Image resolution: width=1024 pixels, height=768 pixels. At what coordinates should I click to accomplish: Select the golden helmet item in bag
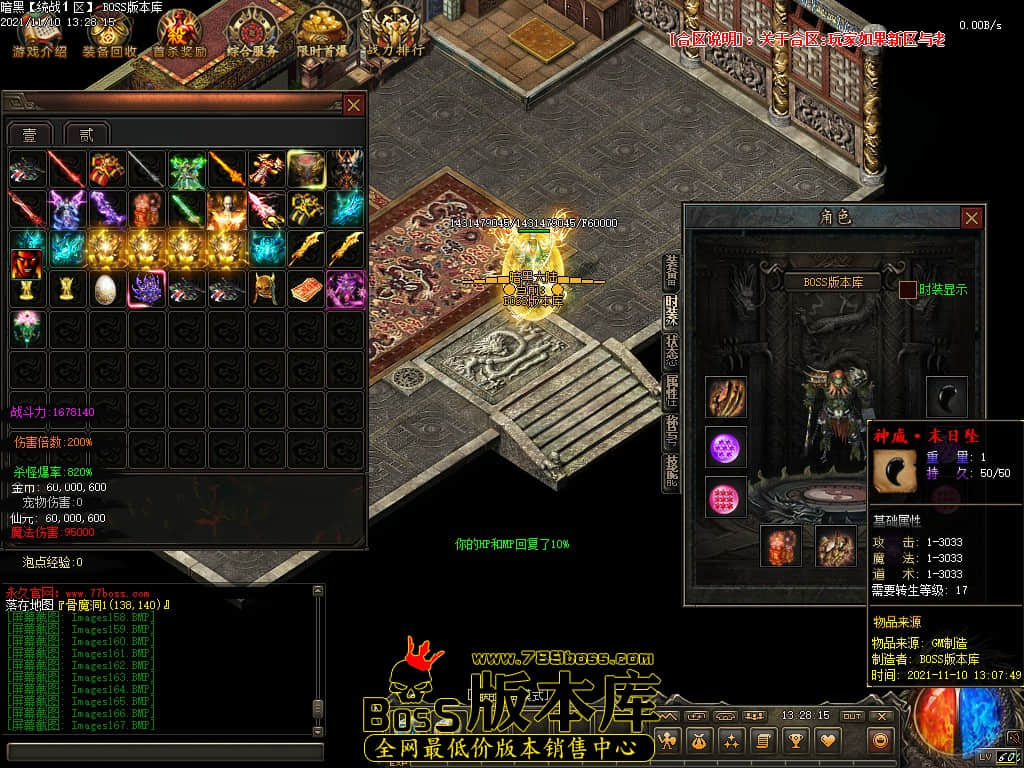tap(265, 289)
